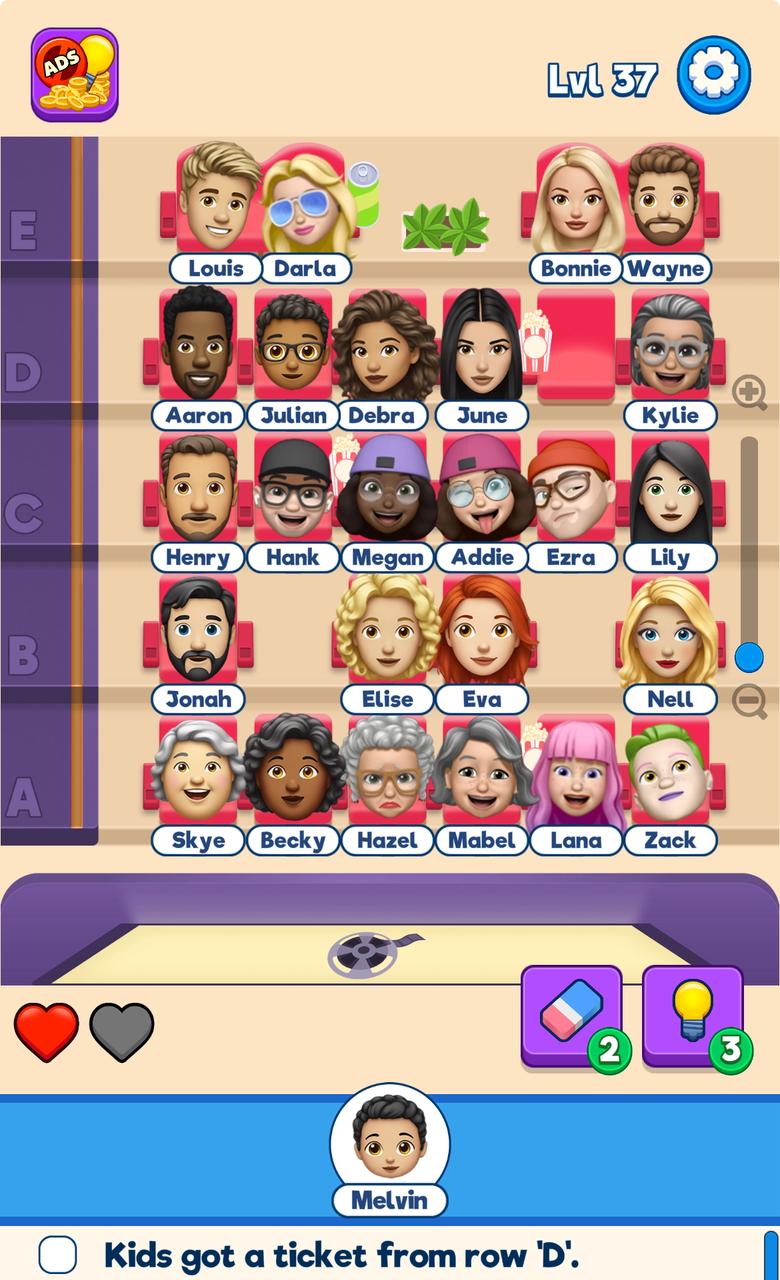The width and height of the screenshot is (780, 1280).
Task: Choose Zack's seat in row A
Action: (x=670, y=773)
